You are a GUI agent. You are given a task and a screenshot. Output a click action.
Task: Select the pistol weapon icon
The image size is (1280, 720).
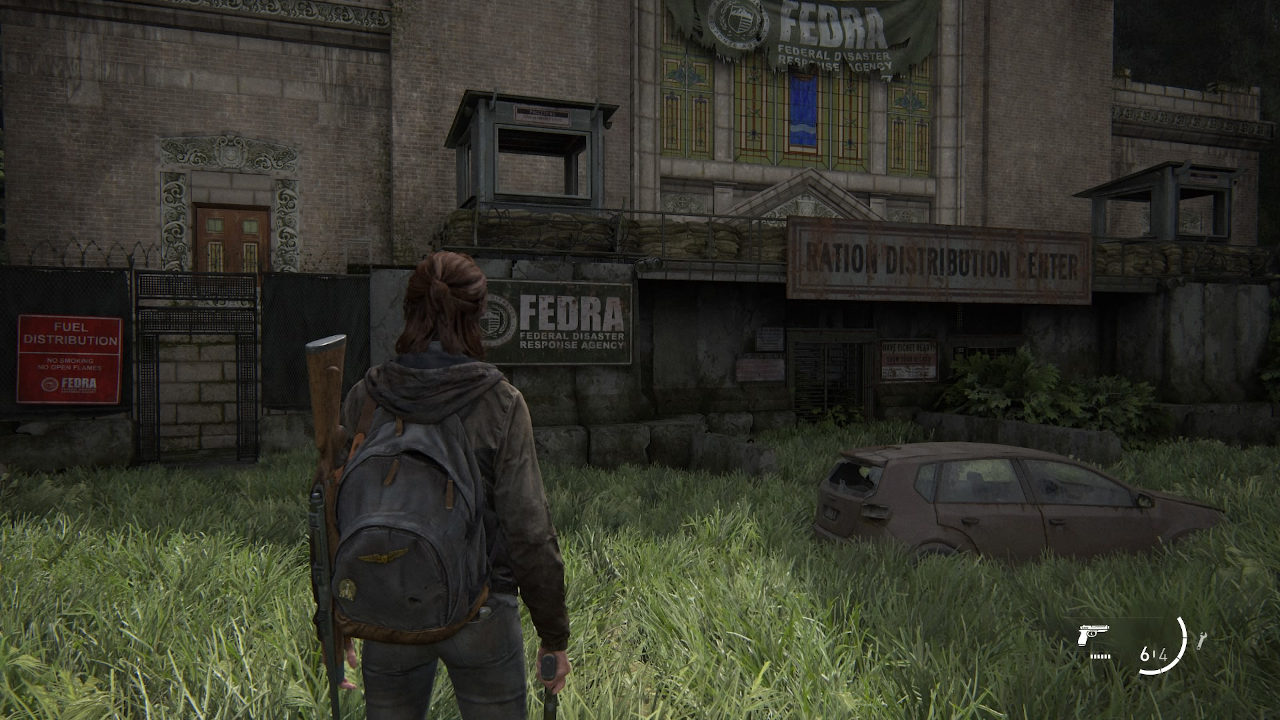point(1094,635)
